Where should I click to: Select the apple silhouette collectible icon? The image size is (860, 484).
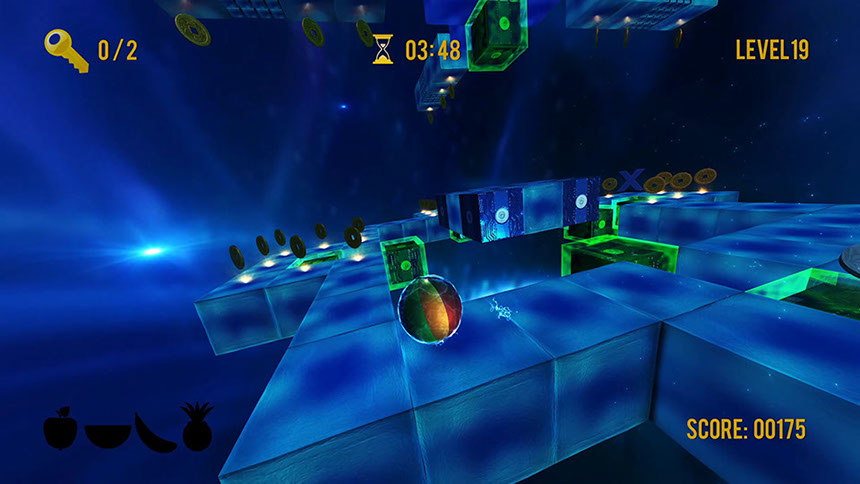point(60,427)
